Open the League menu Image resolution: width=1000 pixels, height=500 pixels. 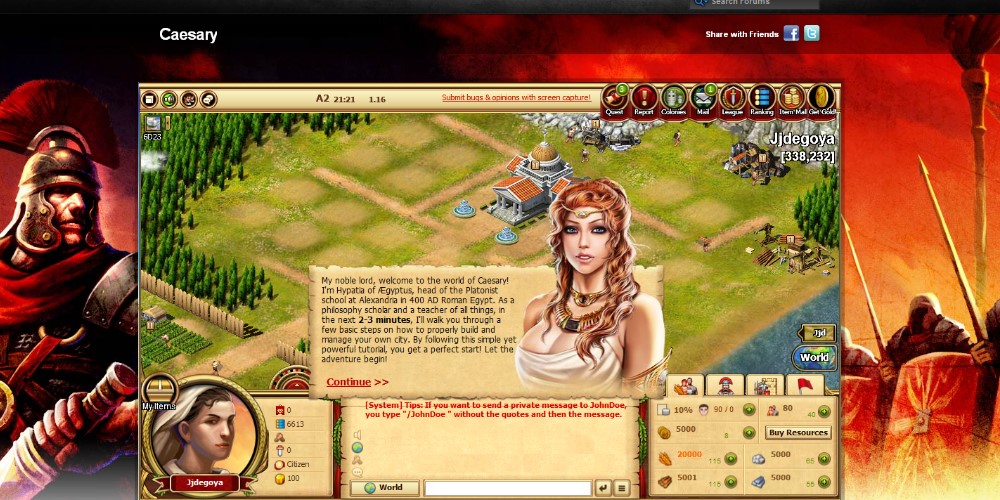732,99
